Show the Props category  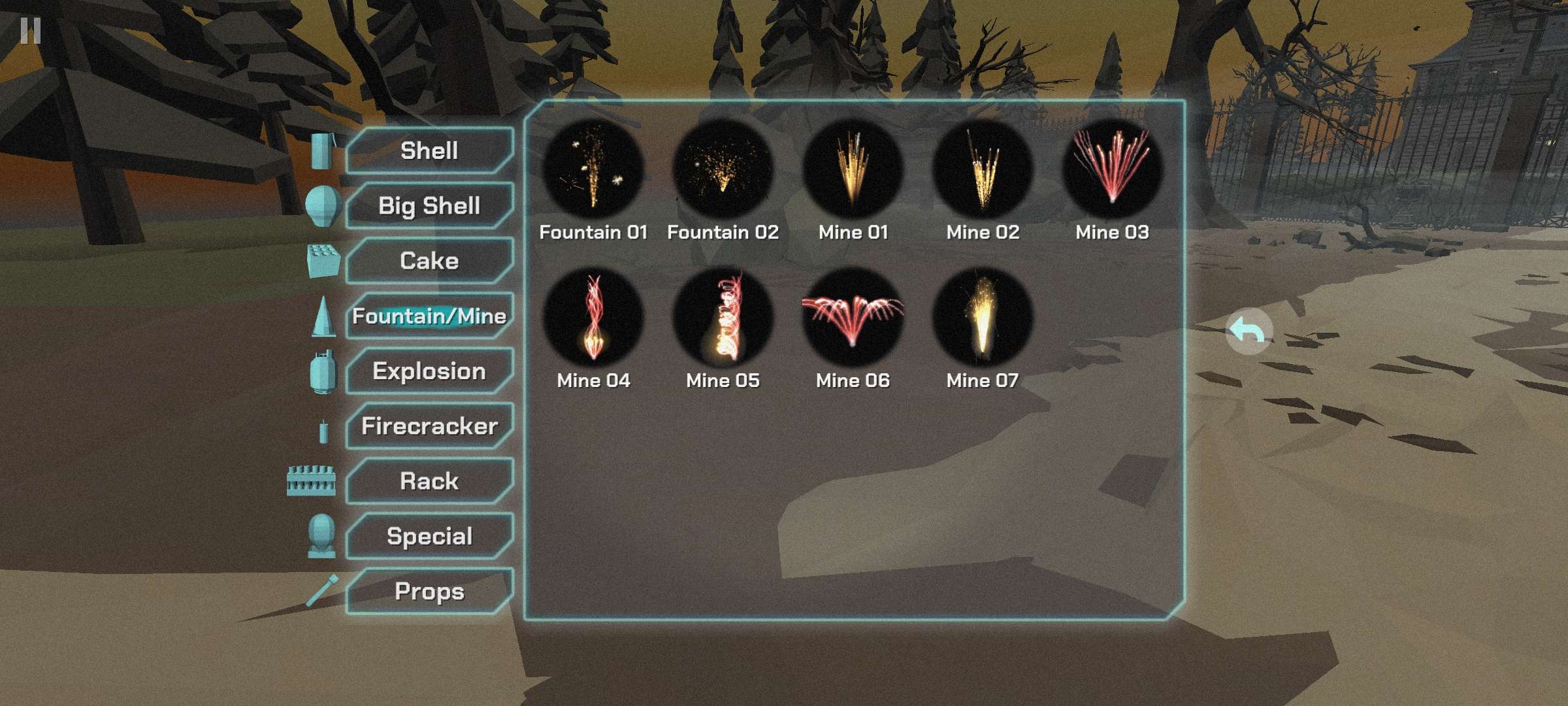(429, 592)
